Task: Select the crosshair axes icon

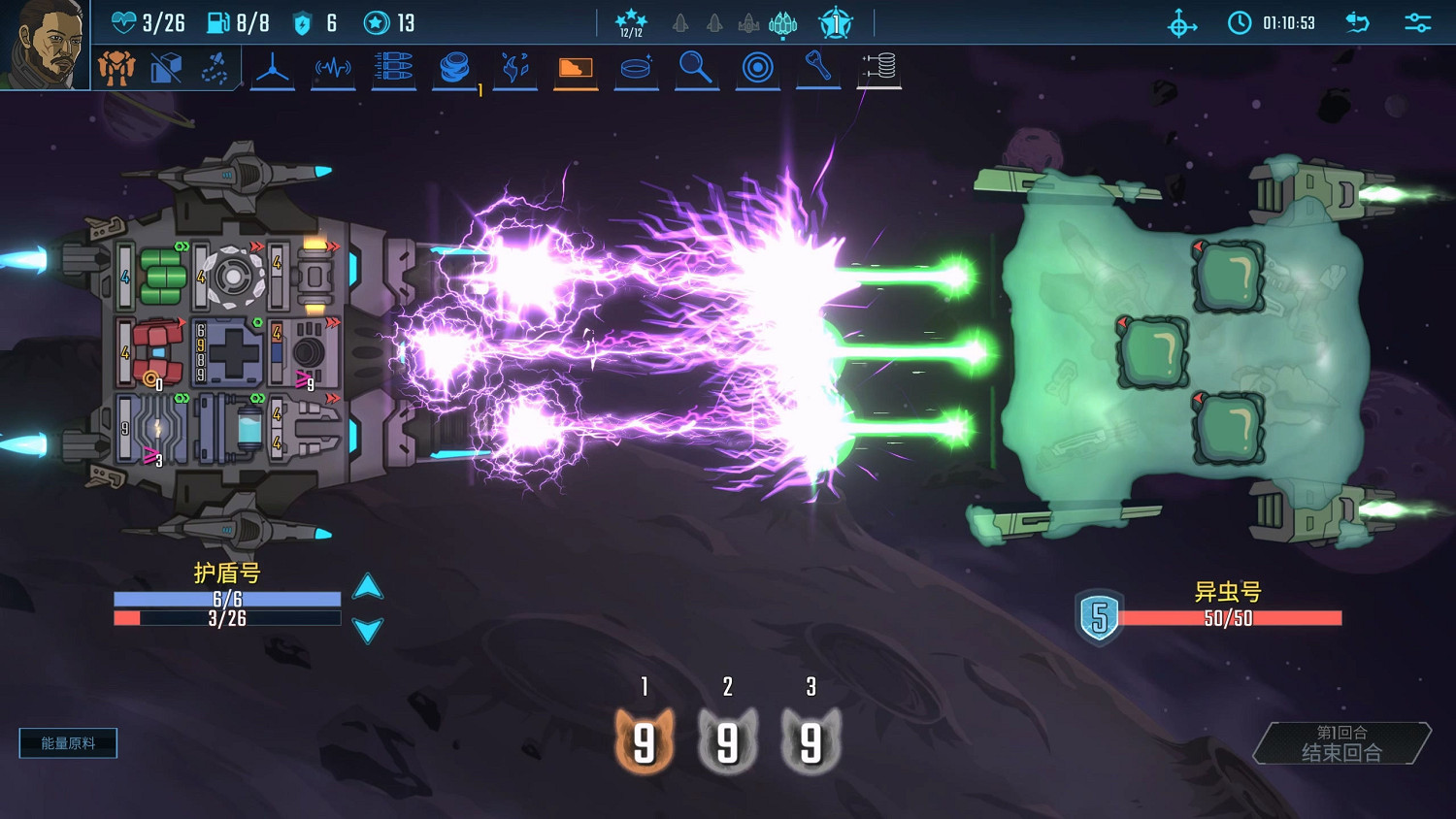Action: pyautogui.click(x=1181, y=23)
